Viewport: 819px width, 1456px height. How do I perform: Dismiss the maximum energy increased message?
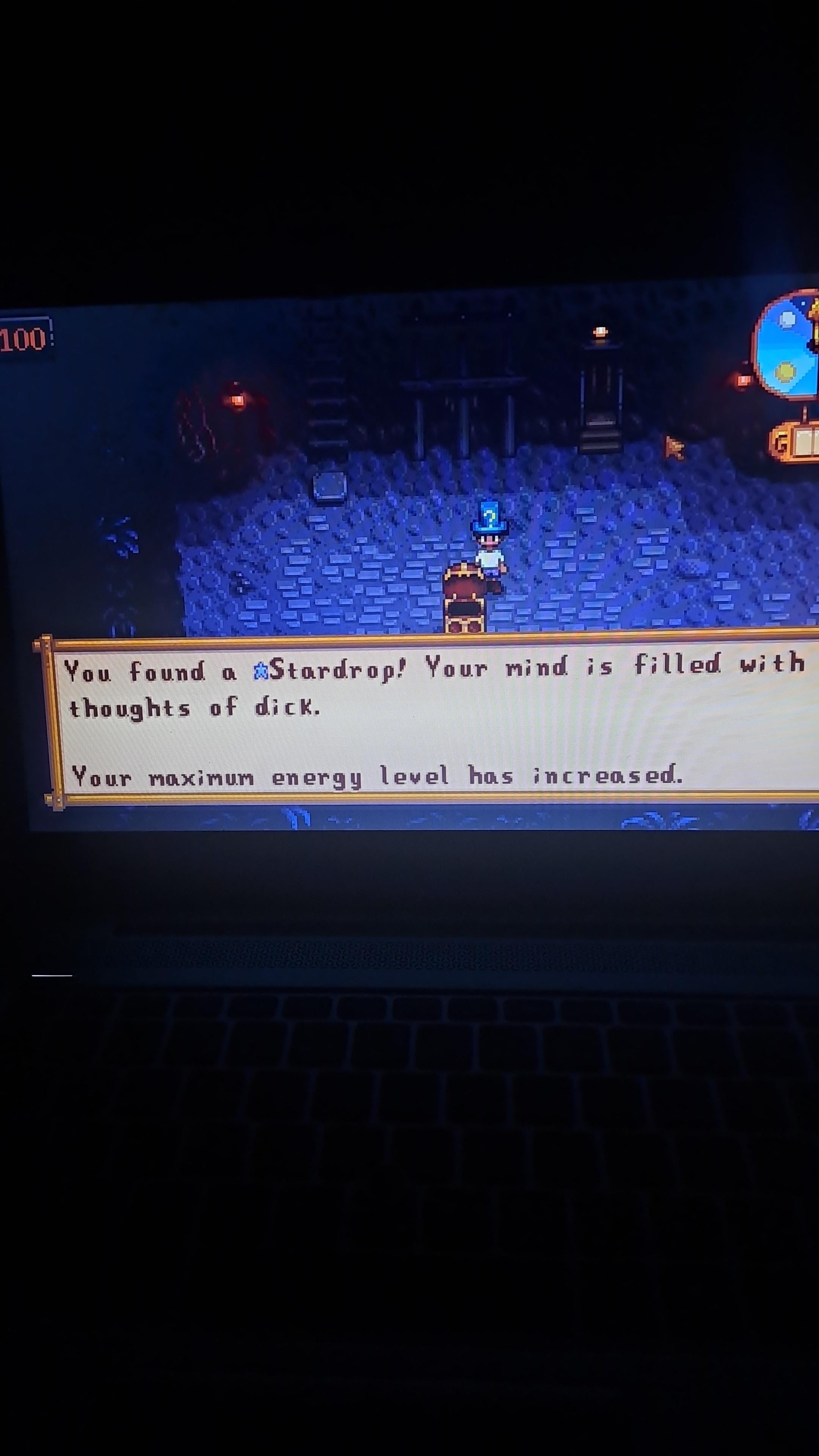tap(379, 777)
